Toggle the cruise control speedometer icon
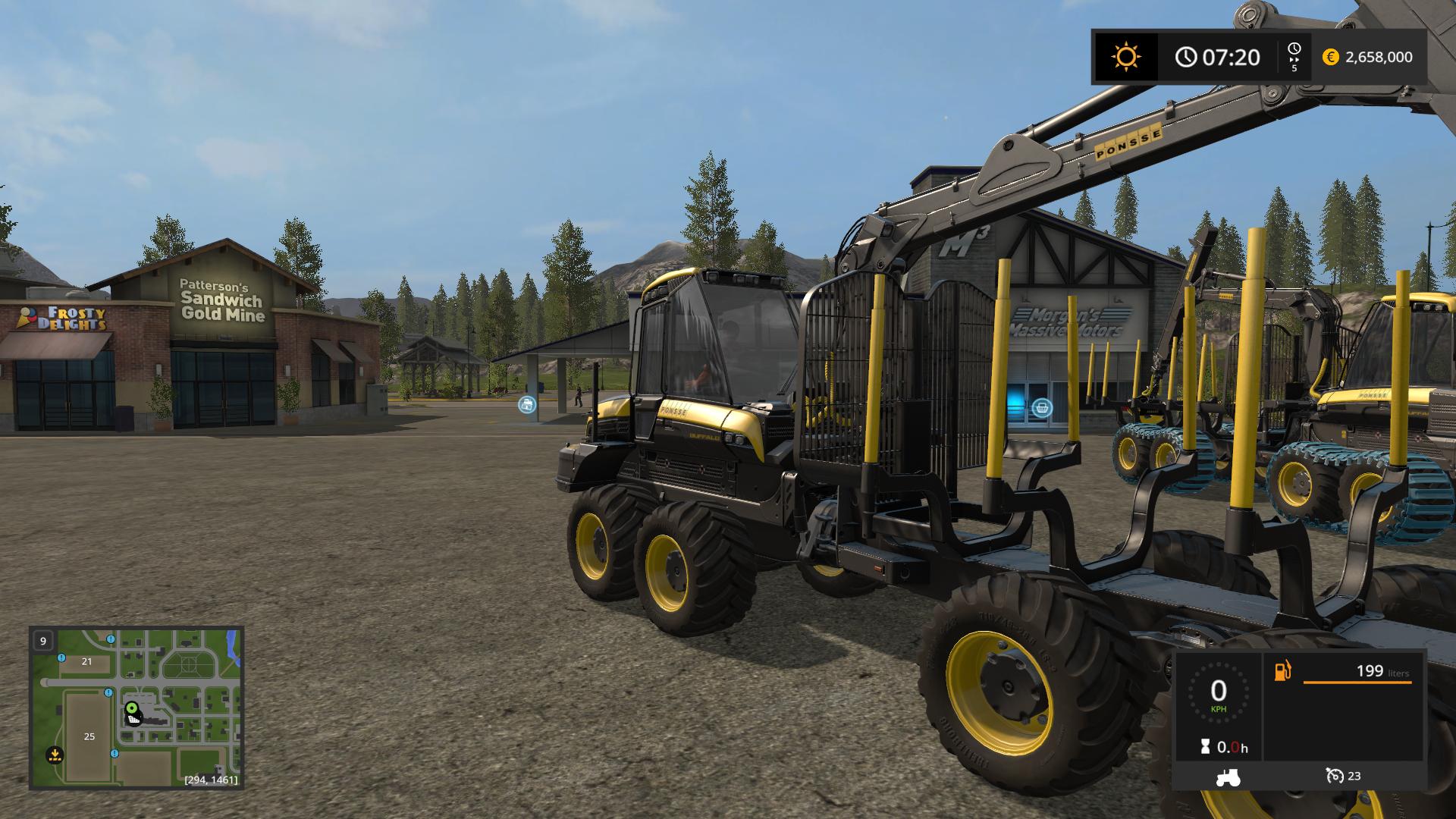Viewport: 1456px width, 819px height. [x=1335, y=776]
